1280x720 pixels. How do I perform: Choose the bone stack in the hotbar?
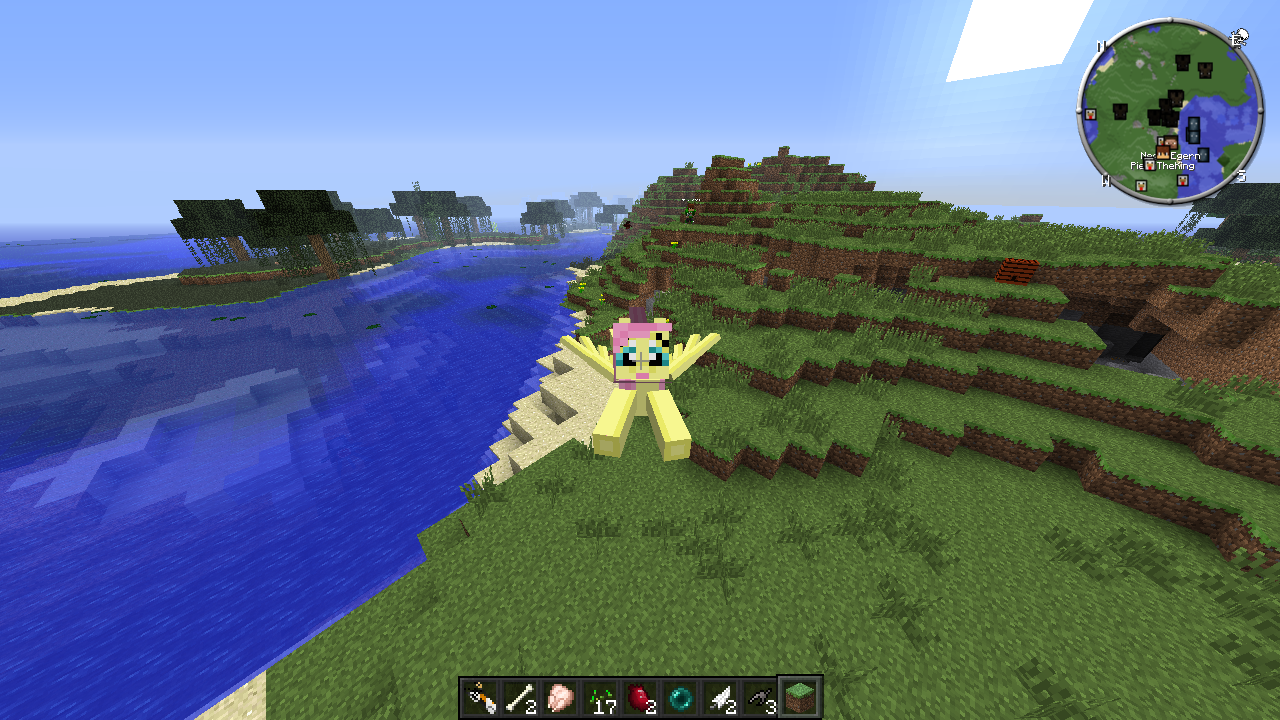coord(521,696)
